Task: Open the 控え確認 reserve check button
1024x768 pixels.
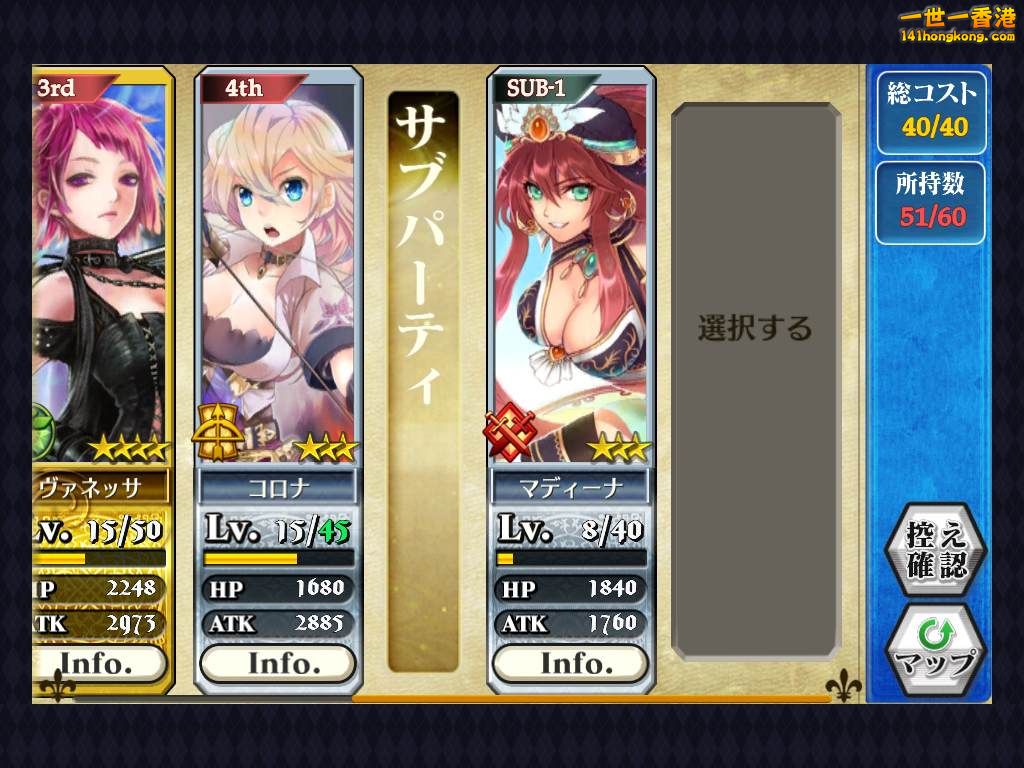Action: [x=937, y=549]
